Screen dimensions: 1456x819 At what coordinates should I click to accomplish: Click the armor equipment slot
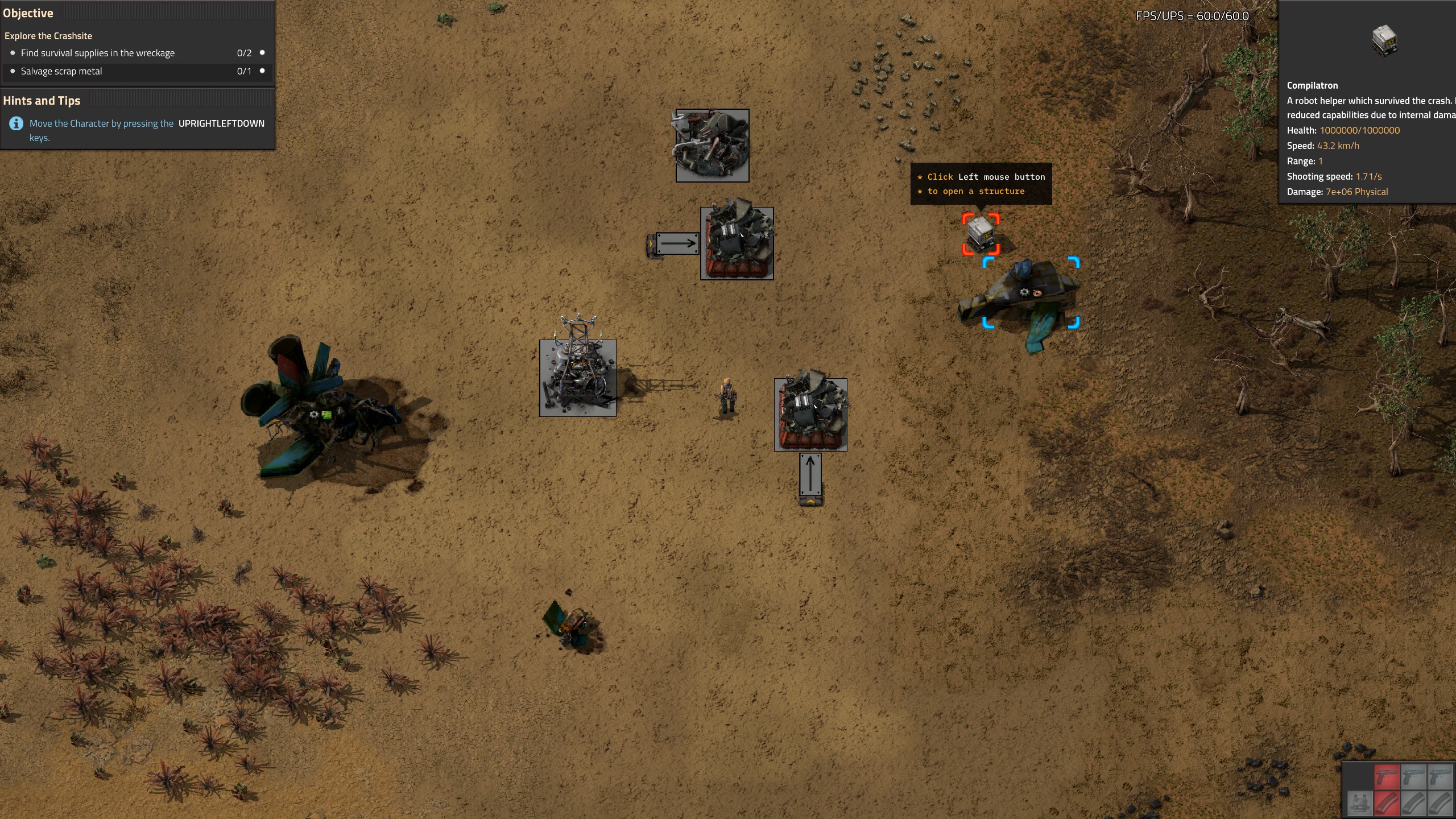click(x=1360, y=804)
